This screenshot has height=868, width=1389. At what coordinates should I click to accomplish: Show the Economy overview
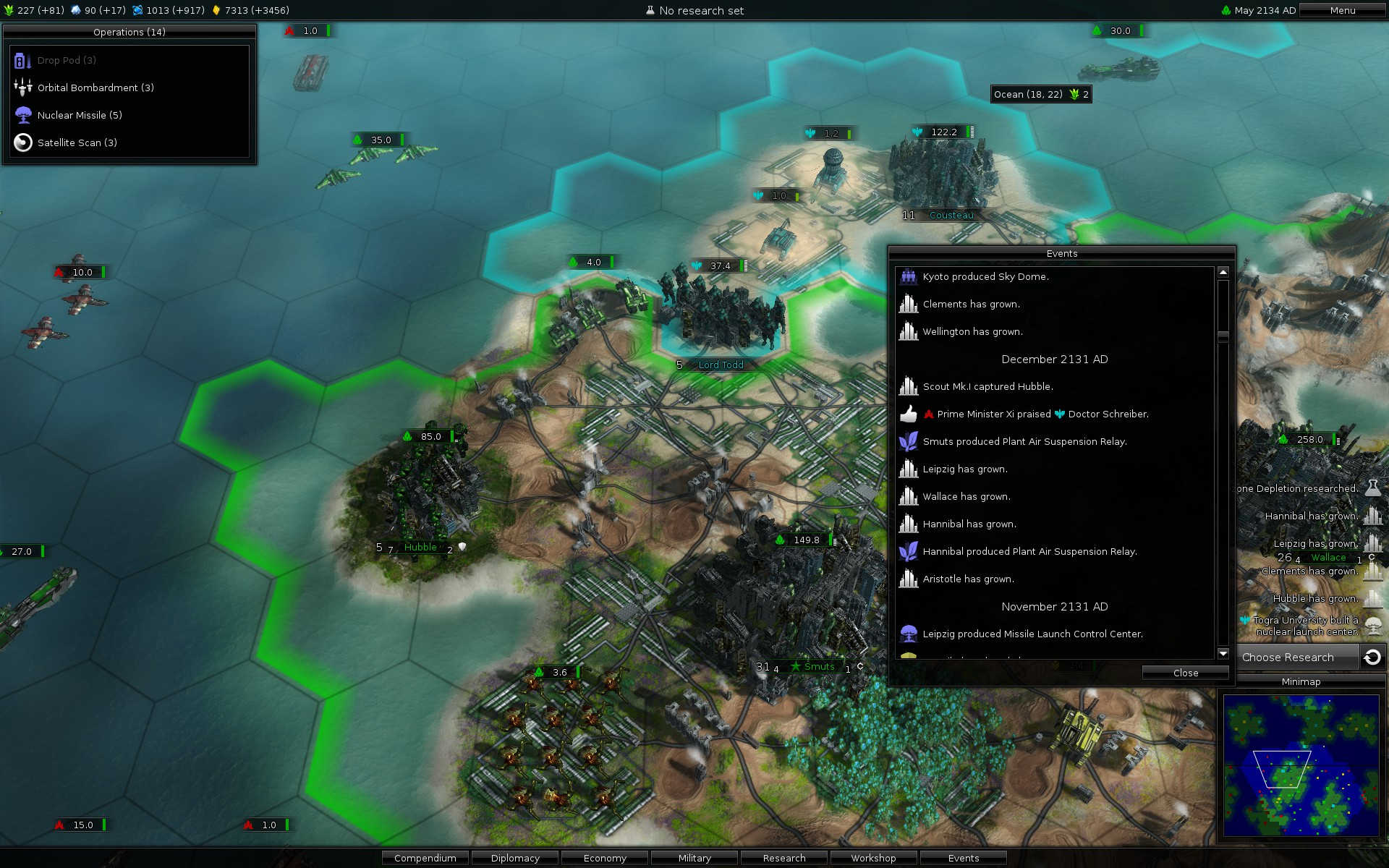pos(605,858)
